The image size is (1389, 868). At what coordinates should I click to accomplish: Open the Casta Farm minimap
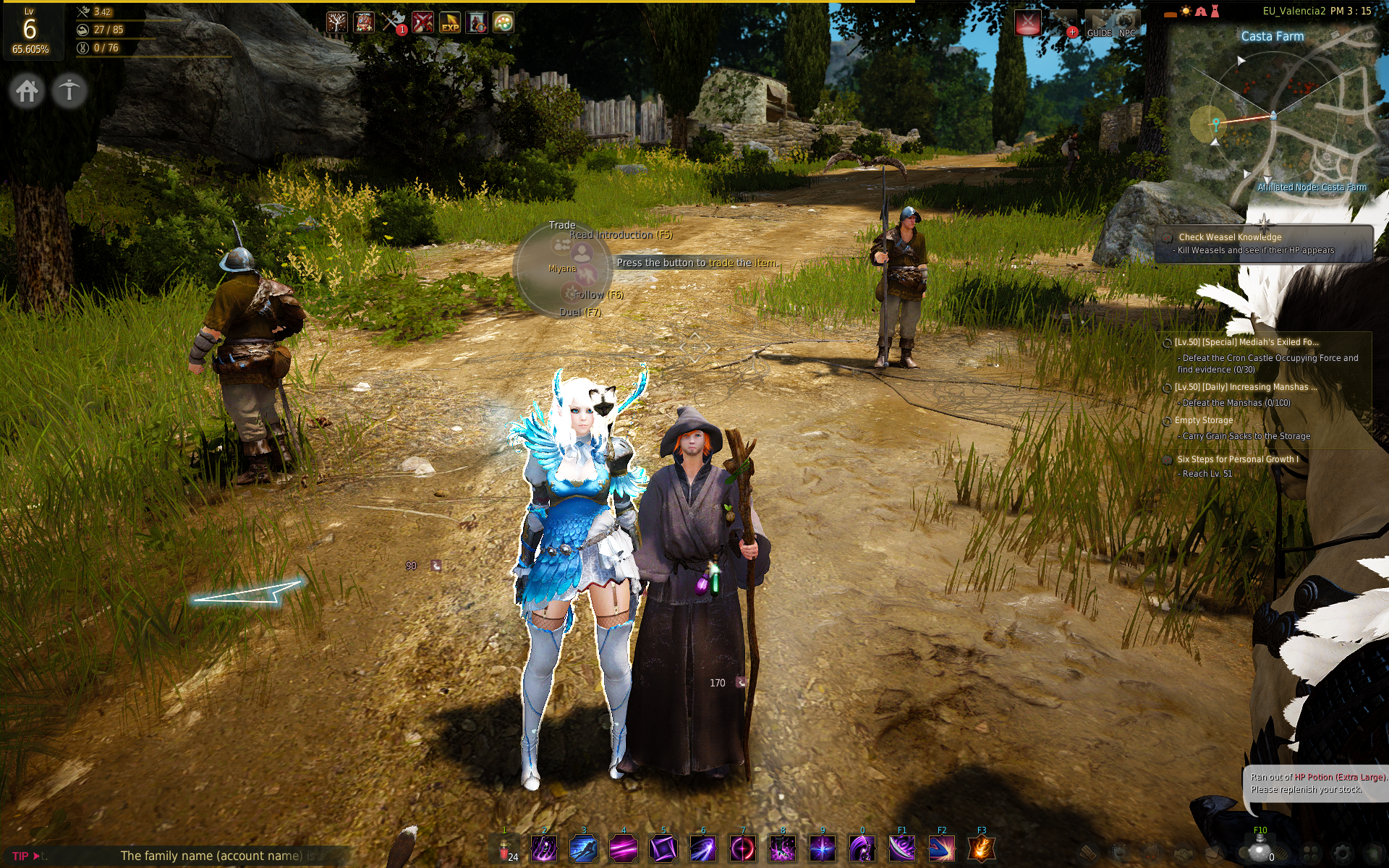[x=1277, y=116]
